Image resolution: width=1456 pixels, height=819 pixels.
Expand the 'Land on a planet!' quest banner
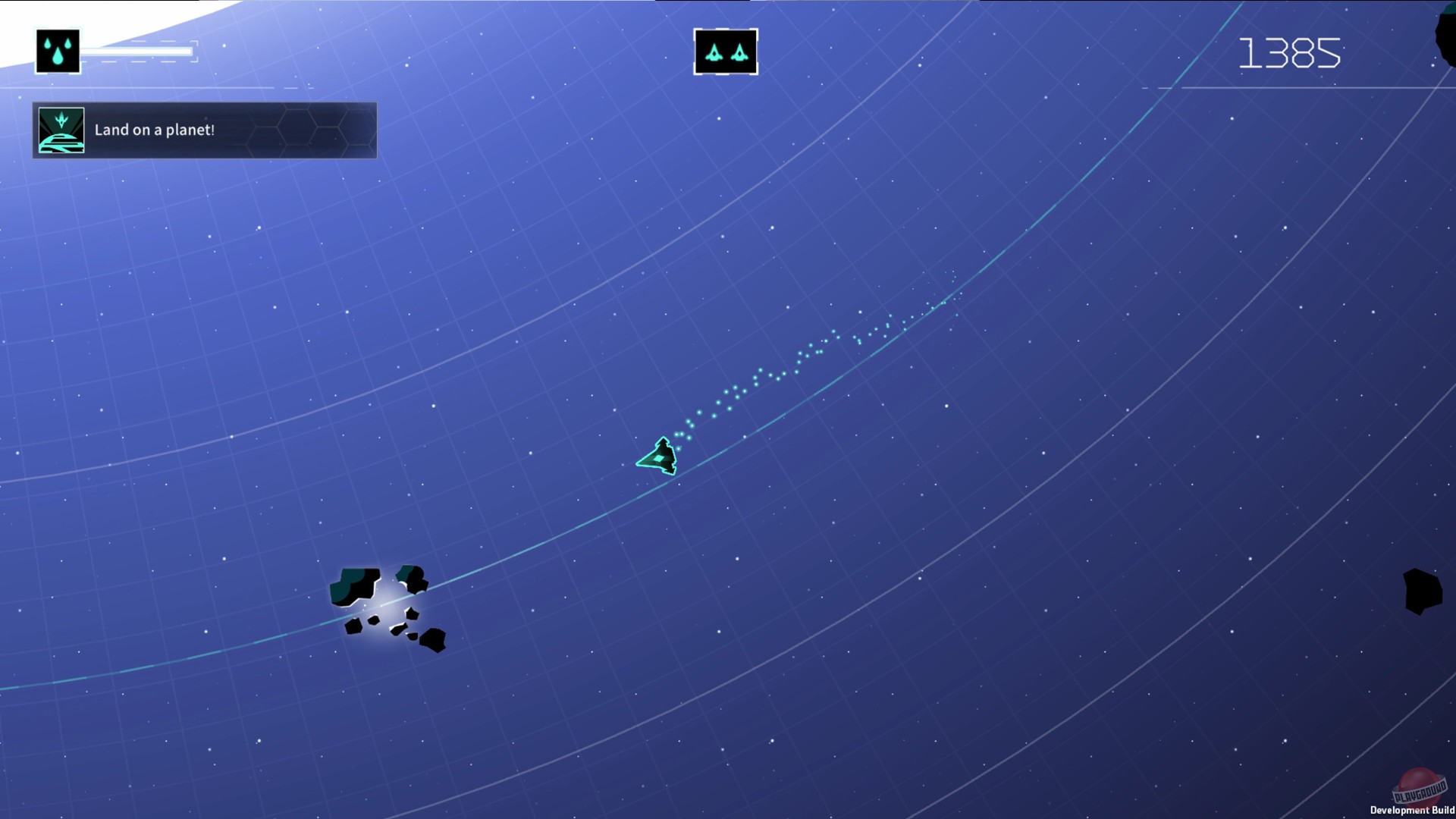[x=203, y=130]
